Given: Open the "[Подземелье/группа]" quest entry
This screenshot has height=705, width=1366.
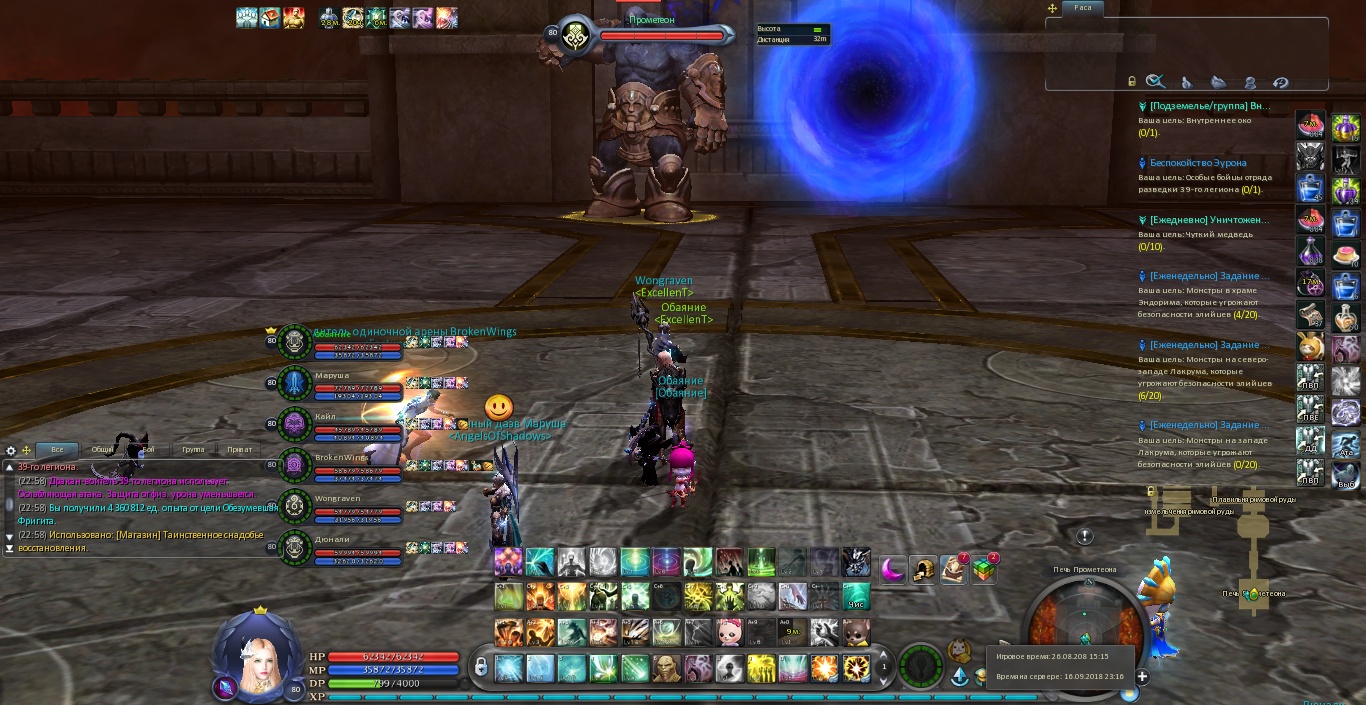Looking at the screenshot, I should coord(1209,106).
